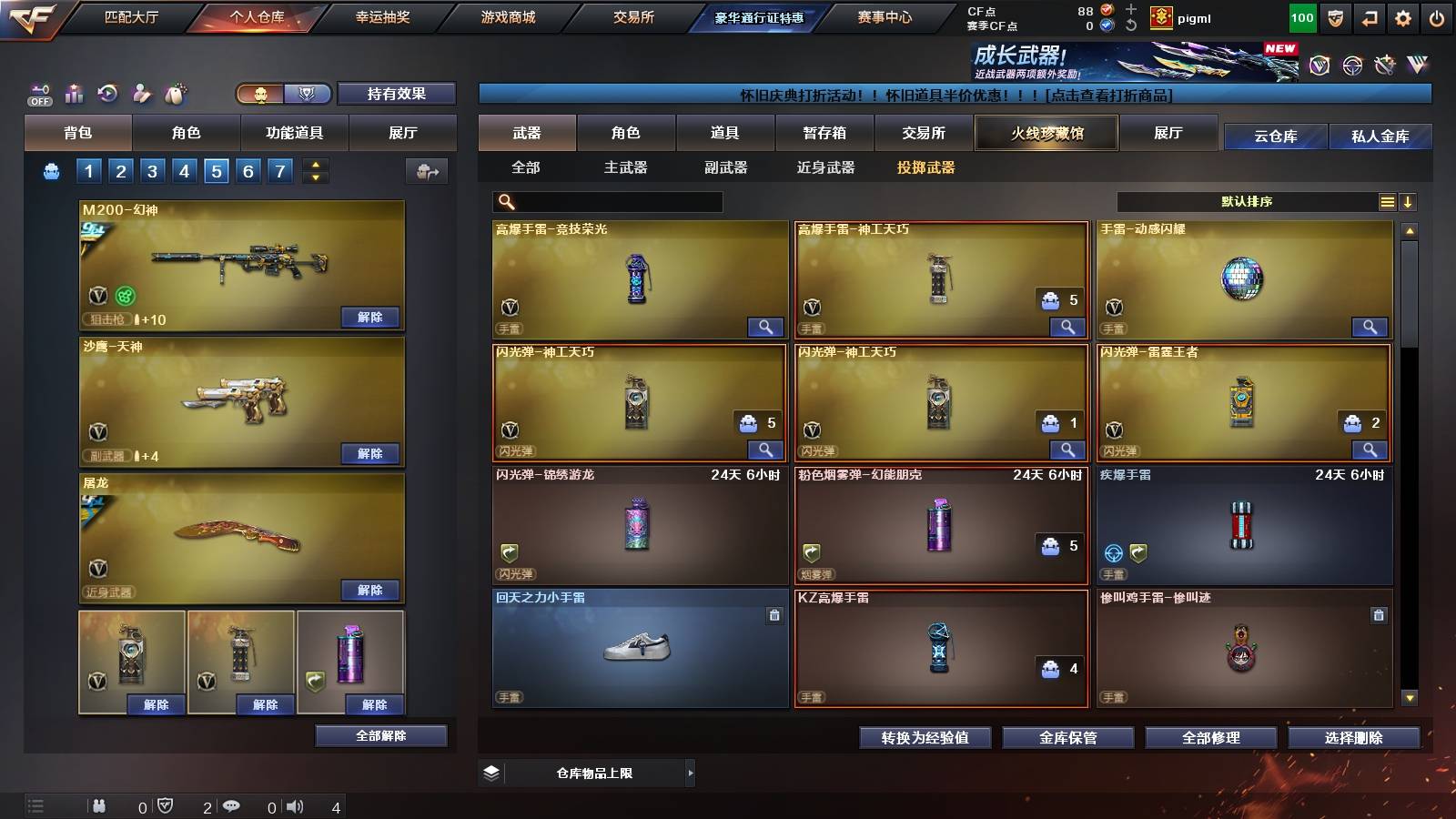Switch the item list display mode icon near sort bar
1456x819 pixels.
(x=1387, y=201)
